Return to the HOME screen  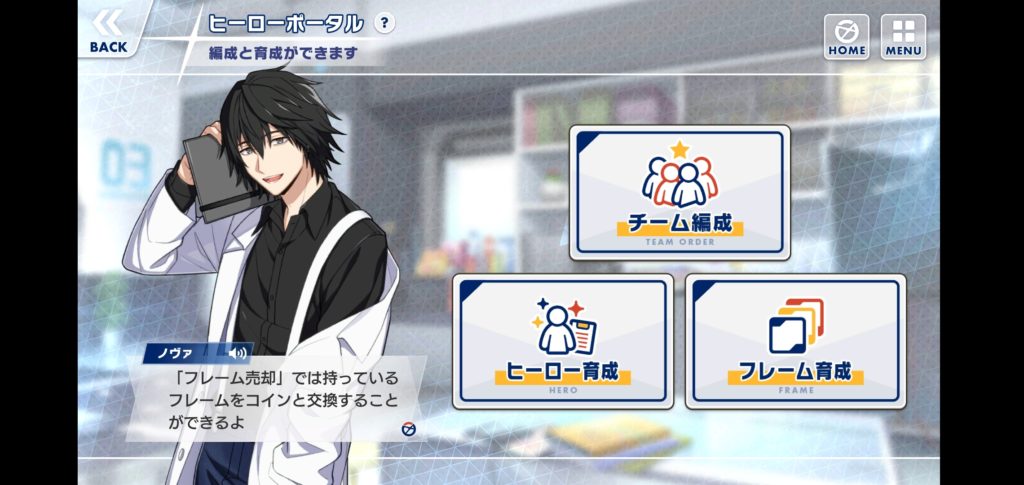[846, 36]
